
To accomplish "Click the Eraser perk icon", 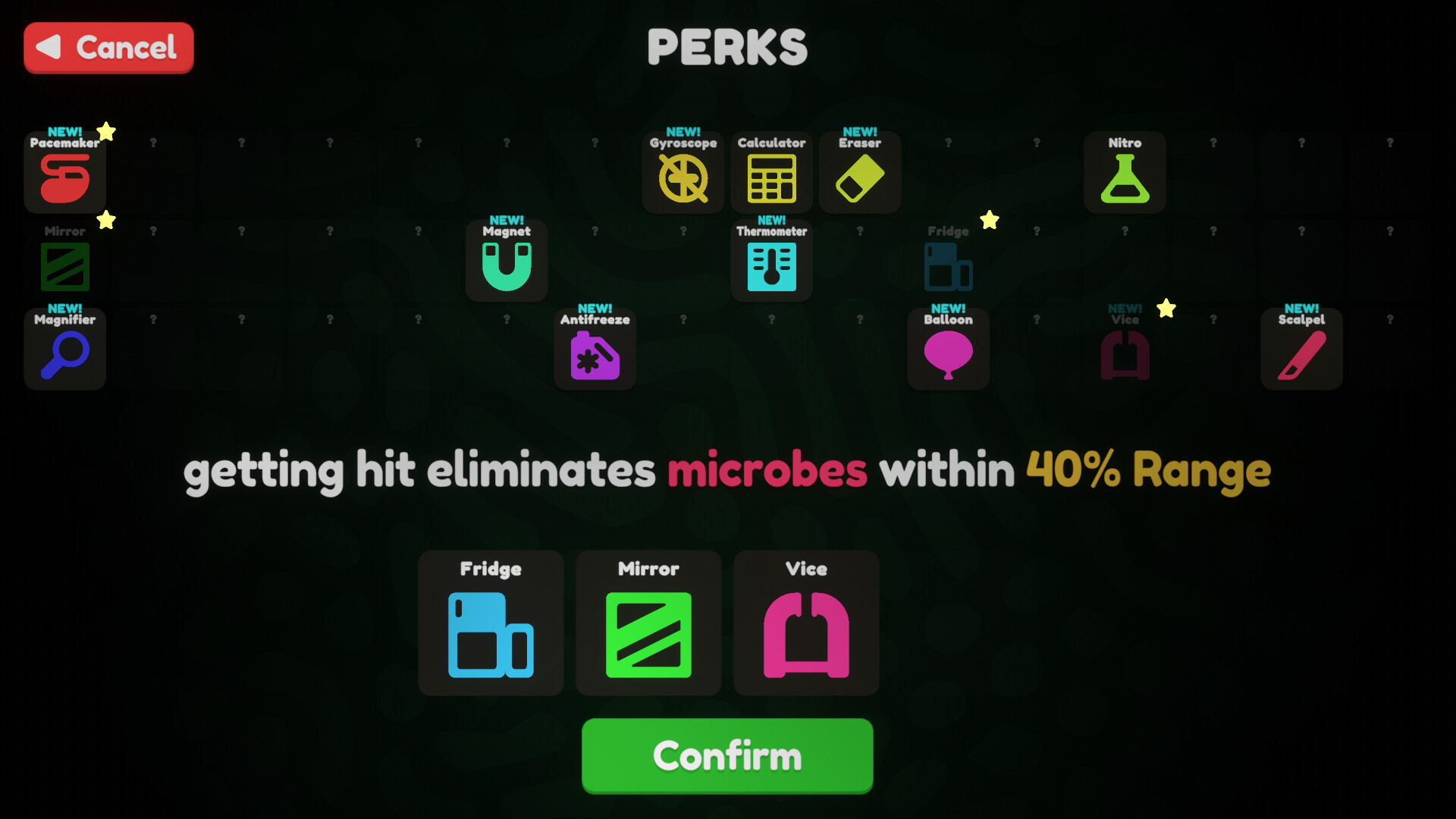I will tap(860, 176).
